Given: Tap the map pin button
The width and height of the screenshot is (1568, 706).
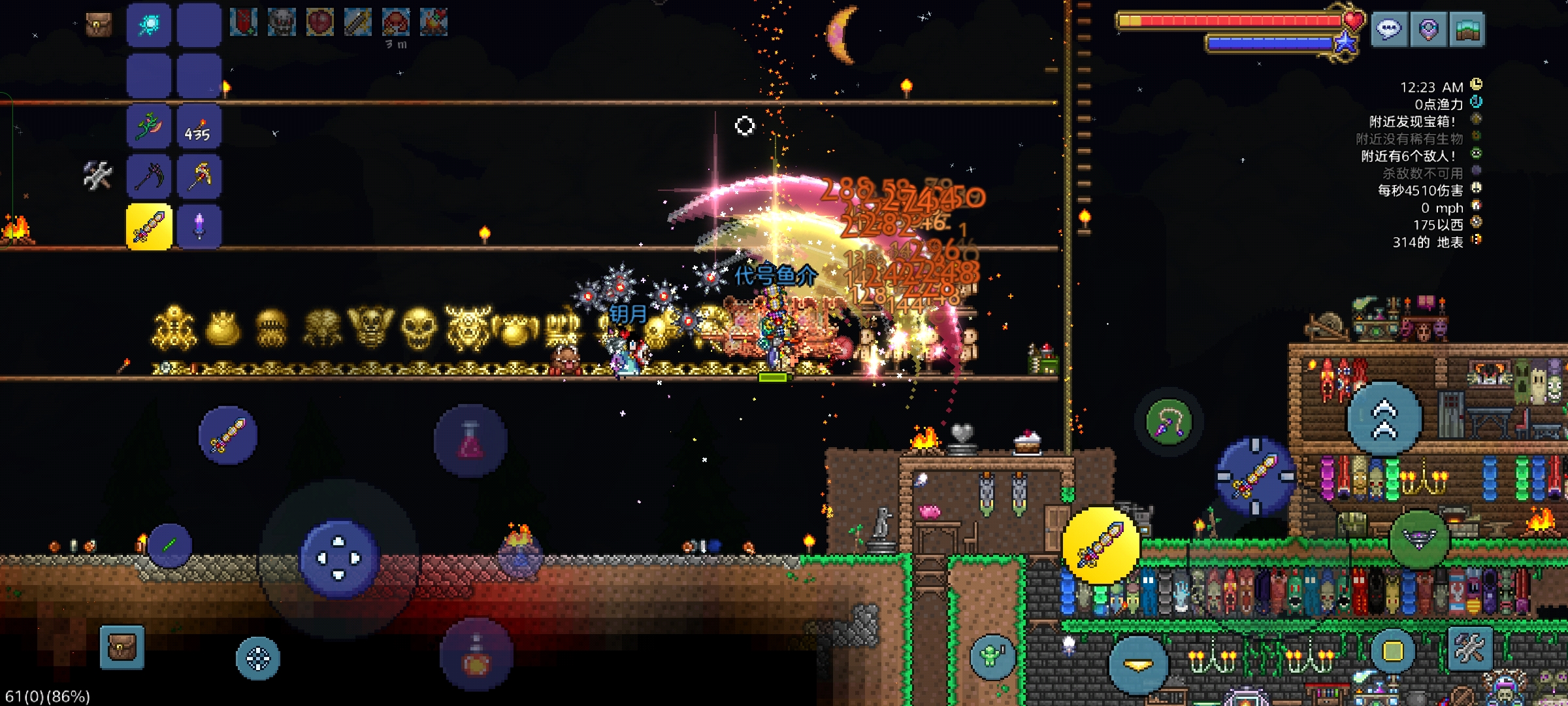Looking at the screenshot, I should point(1428,29).
